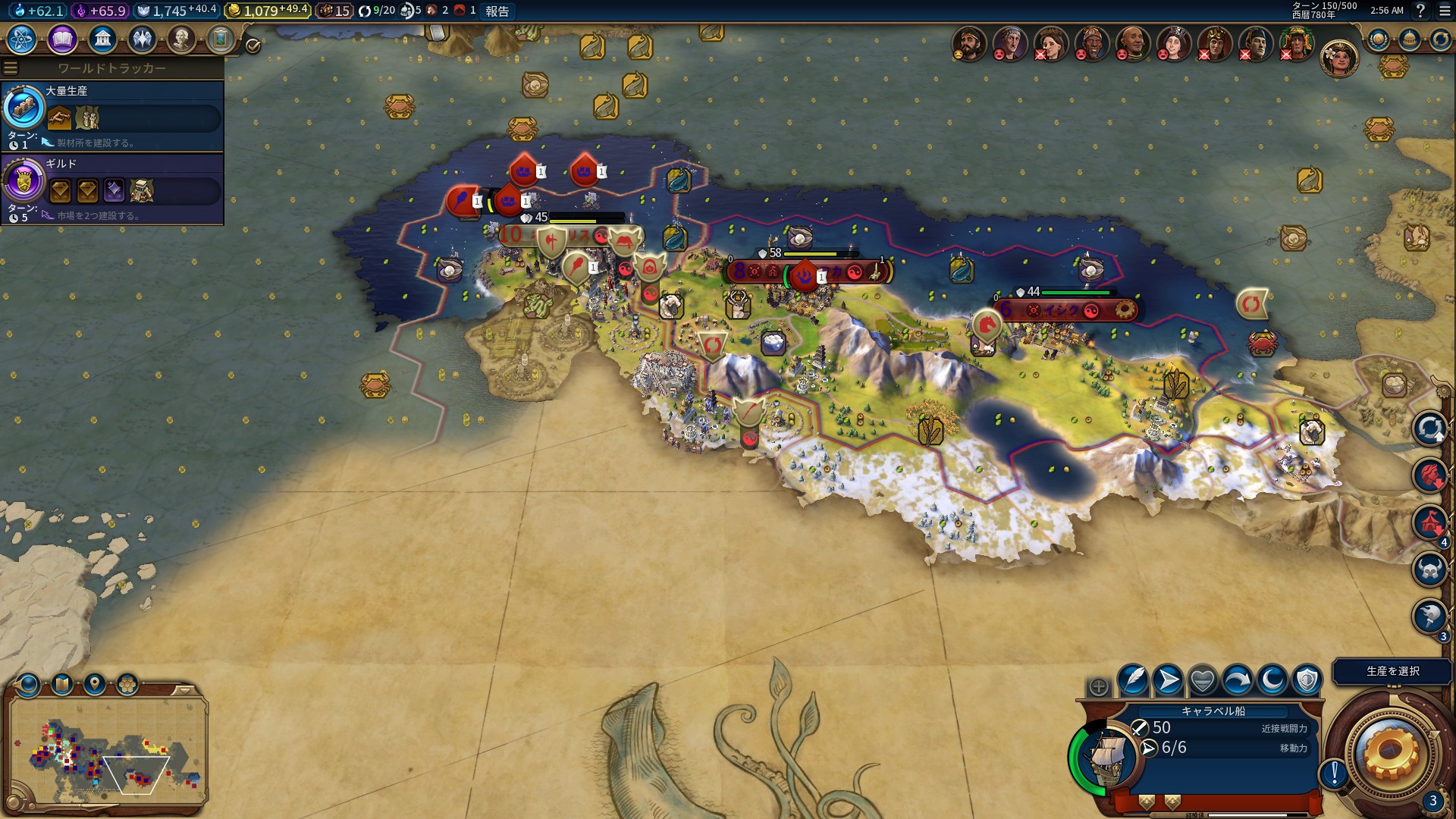Select the caravel's white arrow move action
Screen dimensions: 1456x819
tap(1168, 680)
